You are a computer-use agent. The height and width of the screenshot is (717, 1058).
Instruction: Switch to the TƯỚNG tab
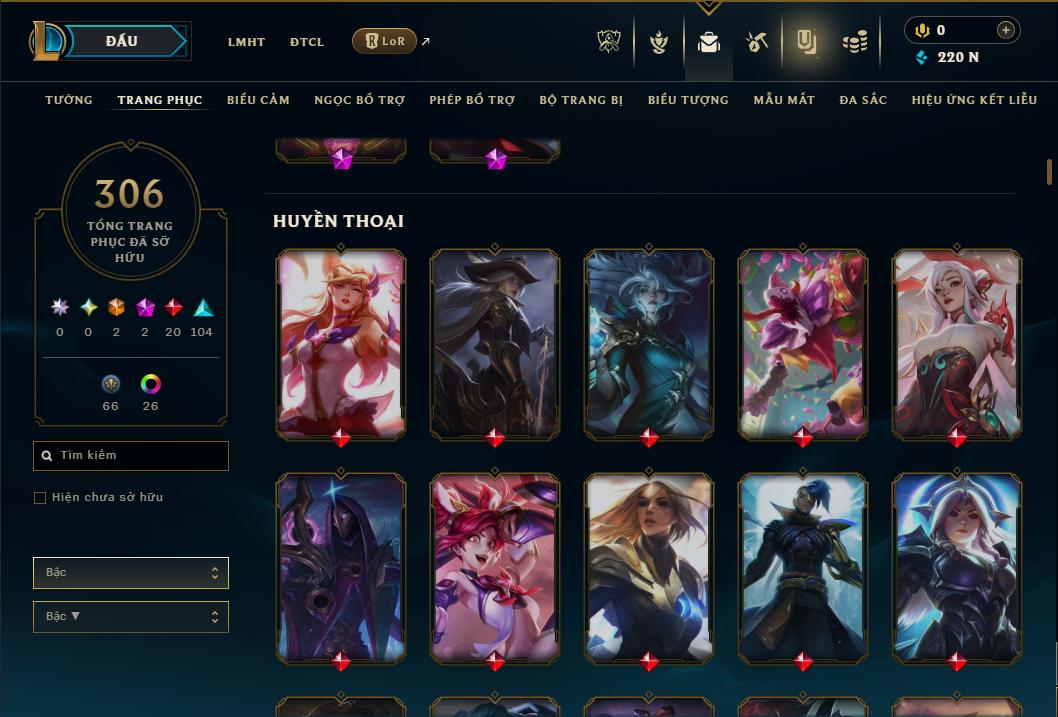(x=69, y=100)
